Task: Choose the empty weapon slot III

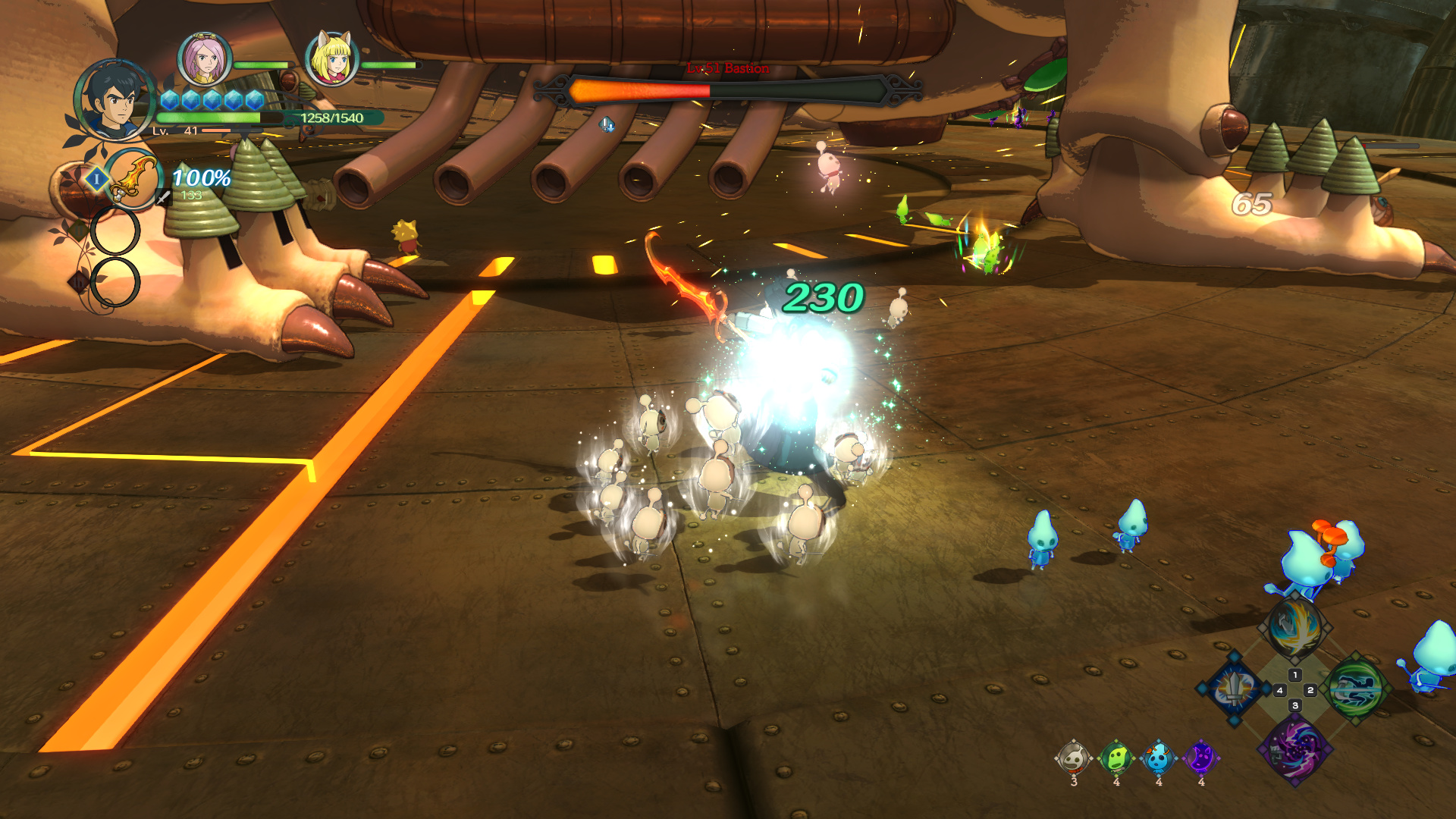Action: (115, 282)
